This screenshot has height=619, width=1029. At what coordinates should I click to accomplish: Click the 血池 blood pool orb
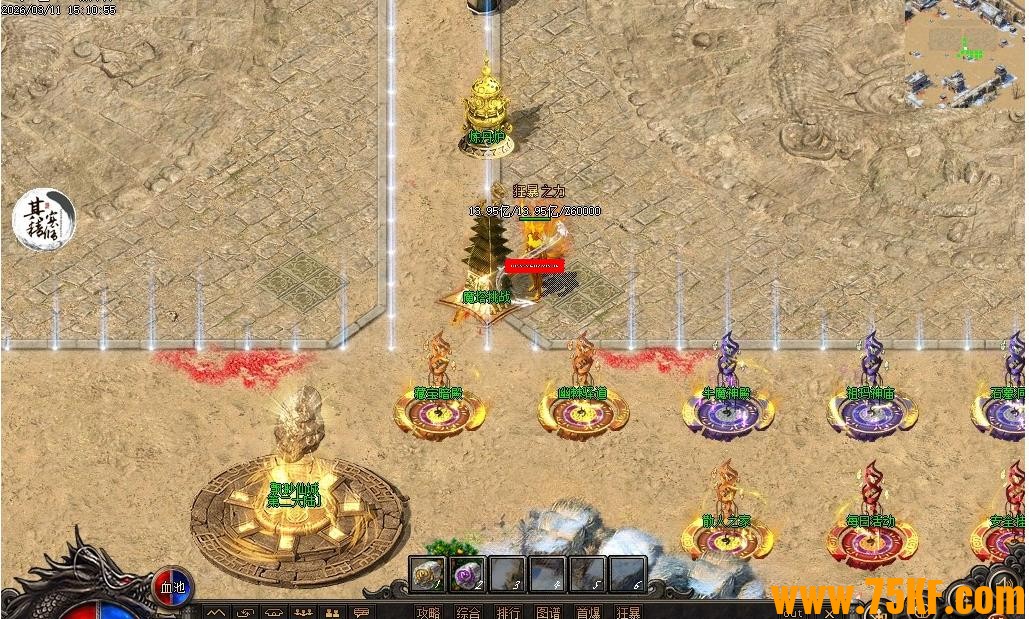pyautogui.click(x=171, y=586)
